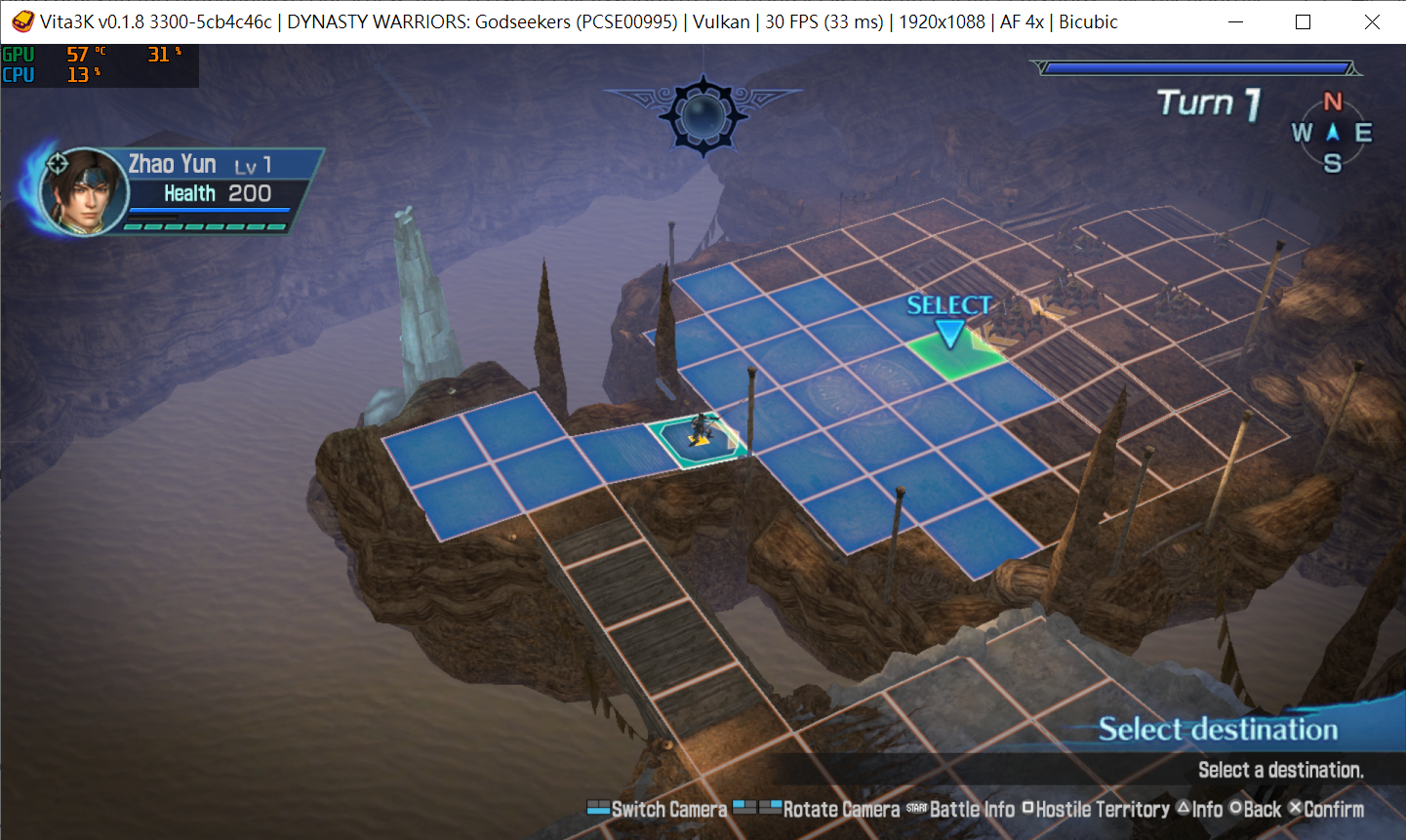Click the compass rose navigation indicator
The height and width of the screenshot is (840, 1406).
1334,134
